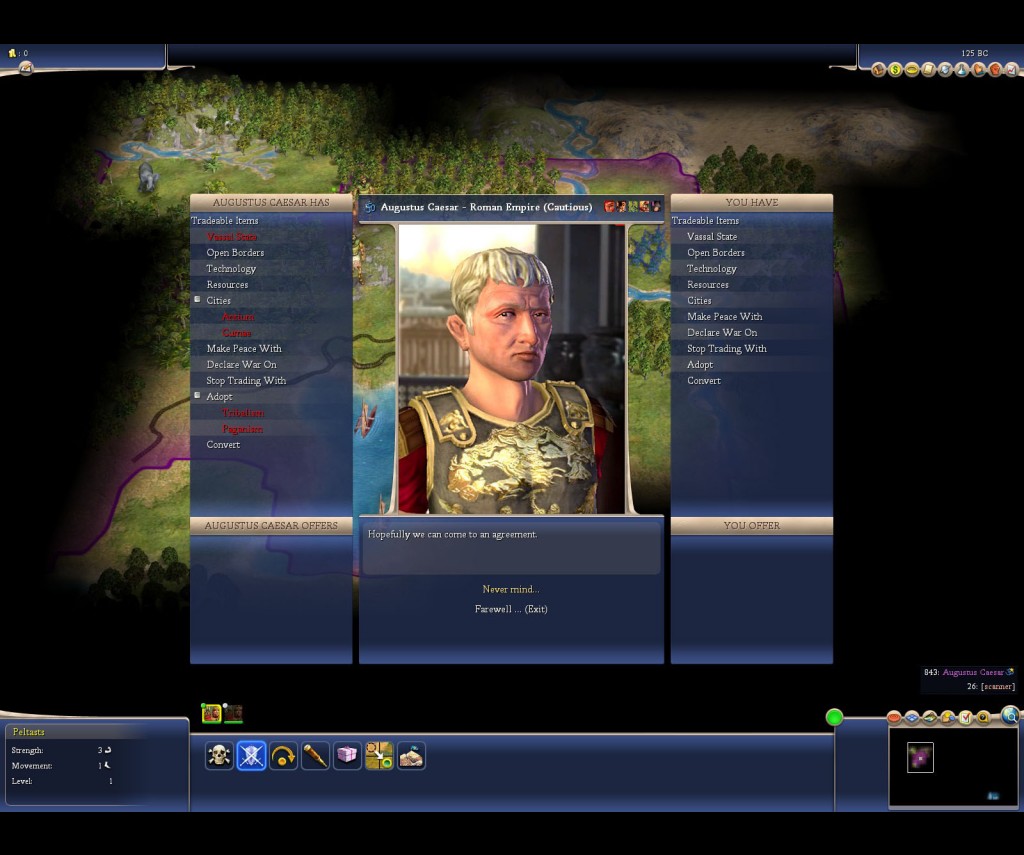Select Make Peace With under Augustus Caesar Has

coord(243,349)
